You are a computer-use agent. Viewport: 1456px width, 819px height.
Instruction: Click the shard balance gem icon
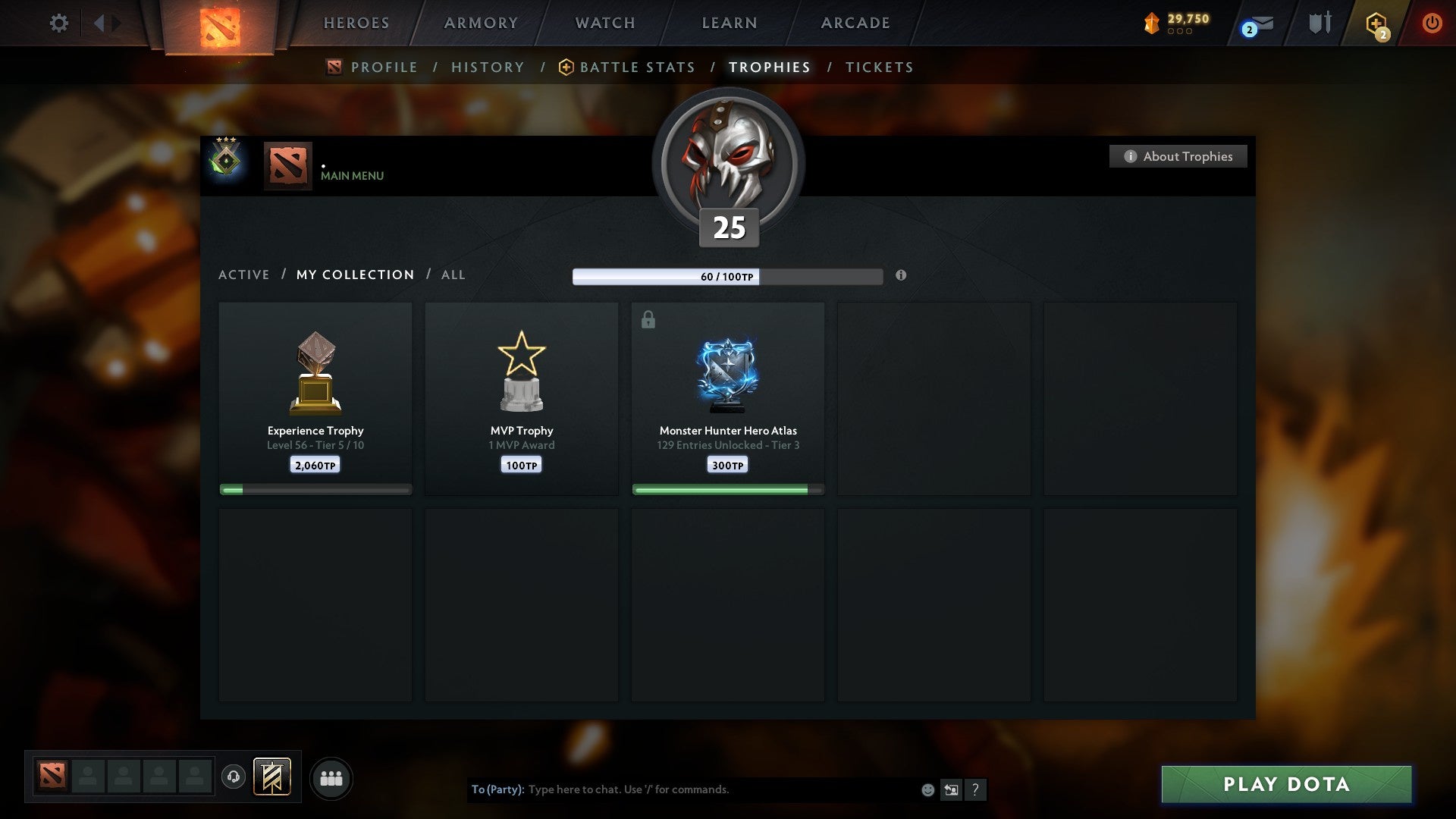point(1150,23)
